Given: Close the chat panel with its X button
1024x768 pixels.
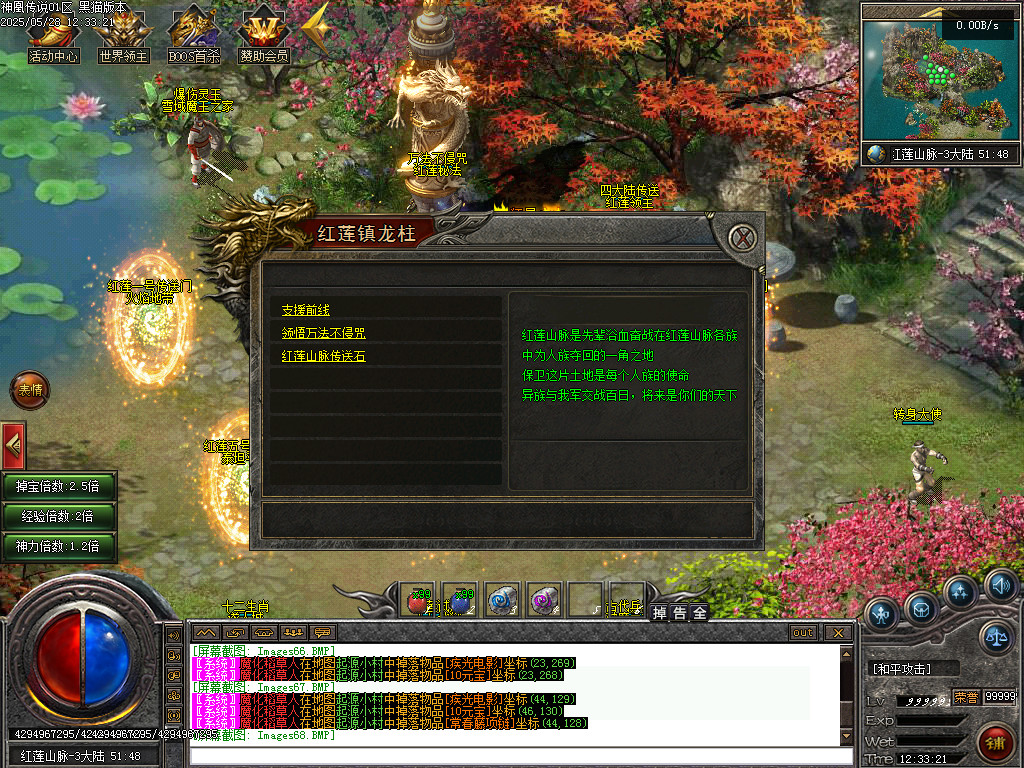Looking at the screenshot, I should [x=837, y=633].
